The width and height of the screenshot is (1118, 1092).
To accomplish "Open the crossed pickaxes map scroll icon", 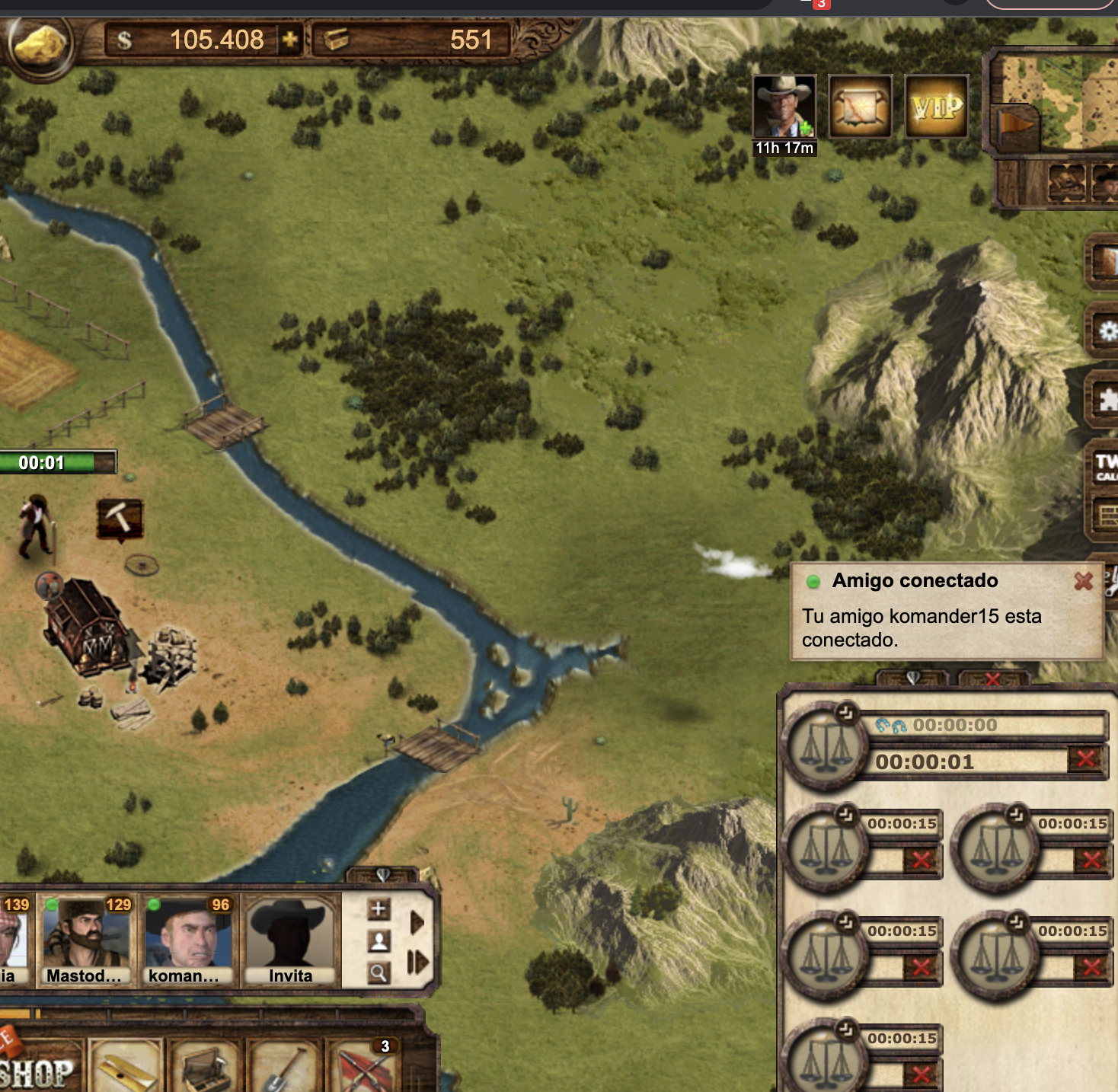I will click(860, 107).
